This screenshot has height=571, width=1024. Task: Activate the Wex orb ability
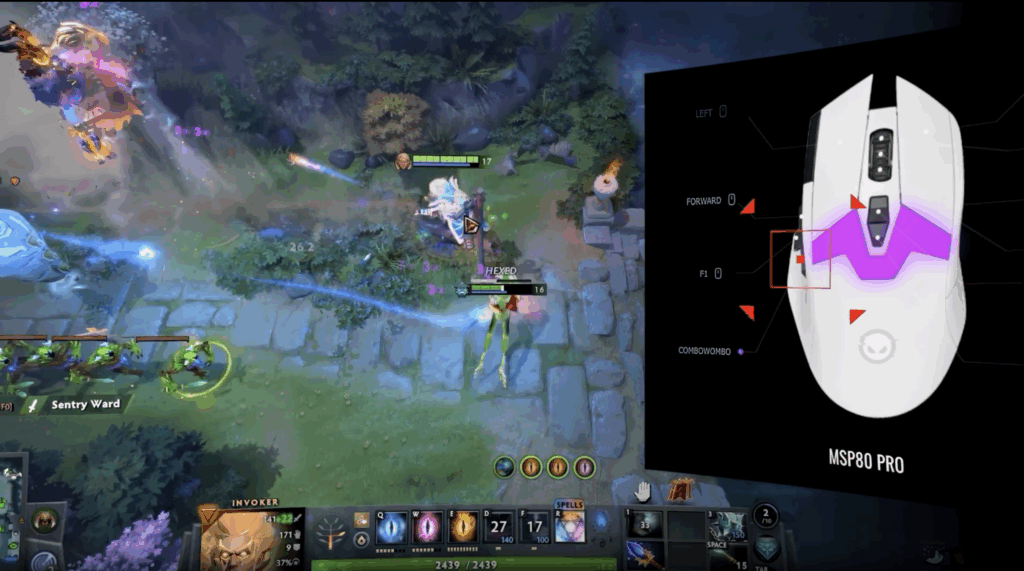coord(429,525)
